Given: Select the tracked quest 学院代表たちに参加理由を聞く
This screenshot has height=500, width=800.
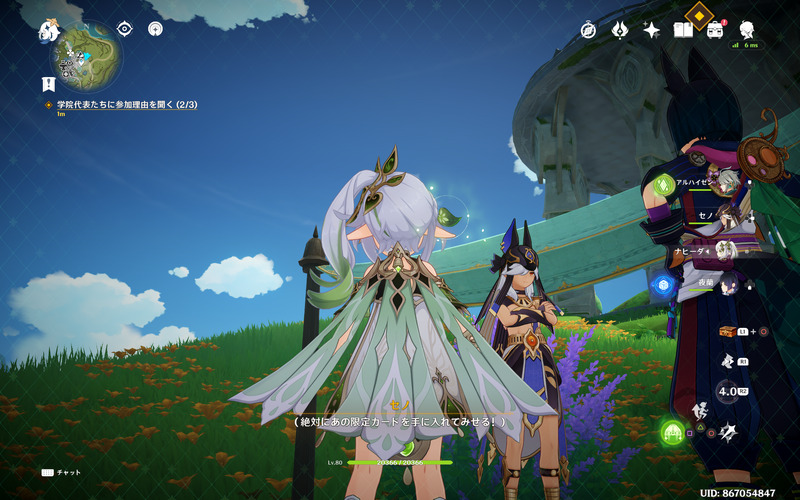Looking at the screenshot, I should tap(127, 104).
